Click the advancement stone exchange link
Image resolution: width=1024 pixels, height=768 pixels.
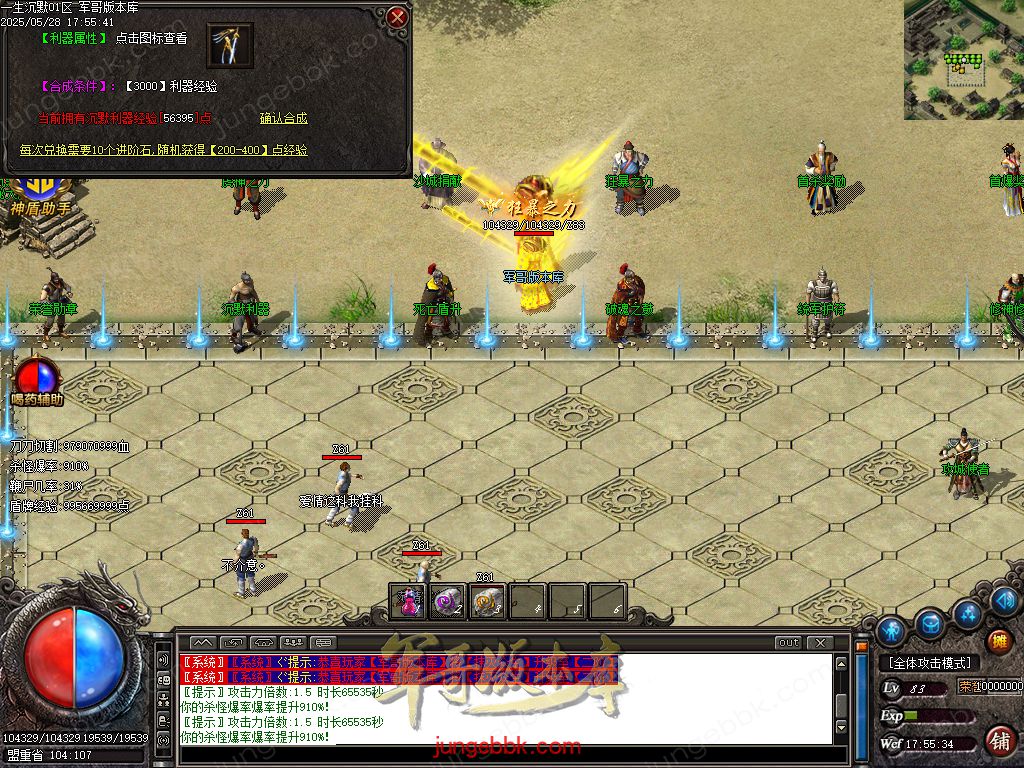point(164,150)
